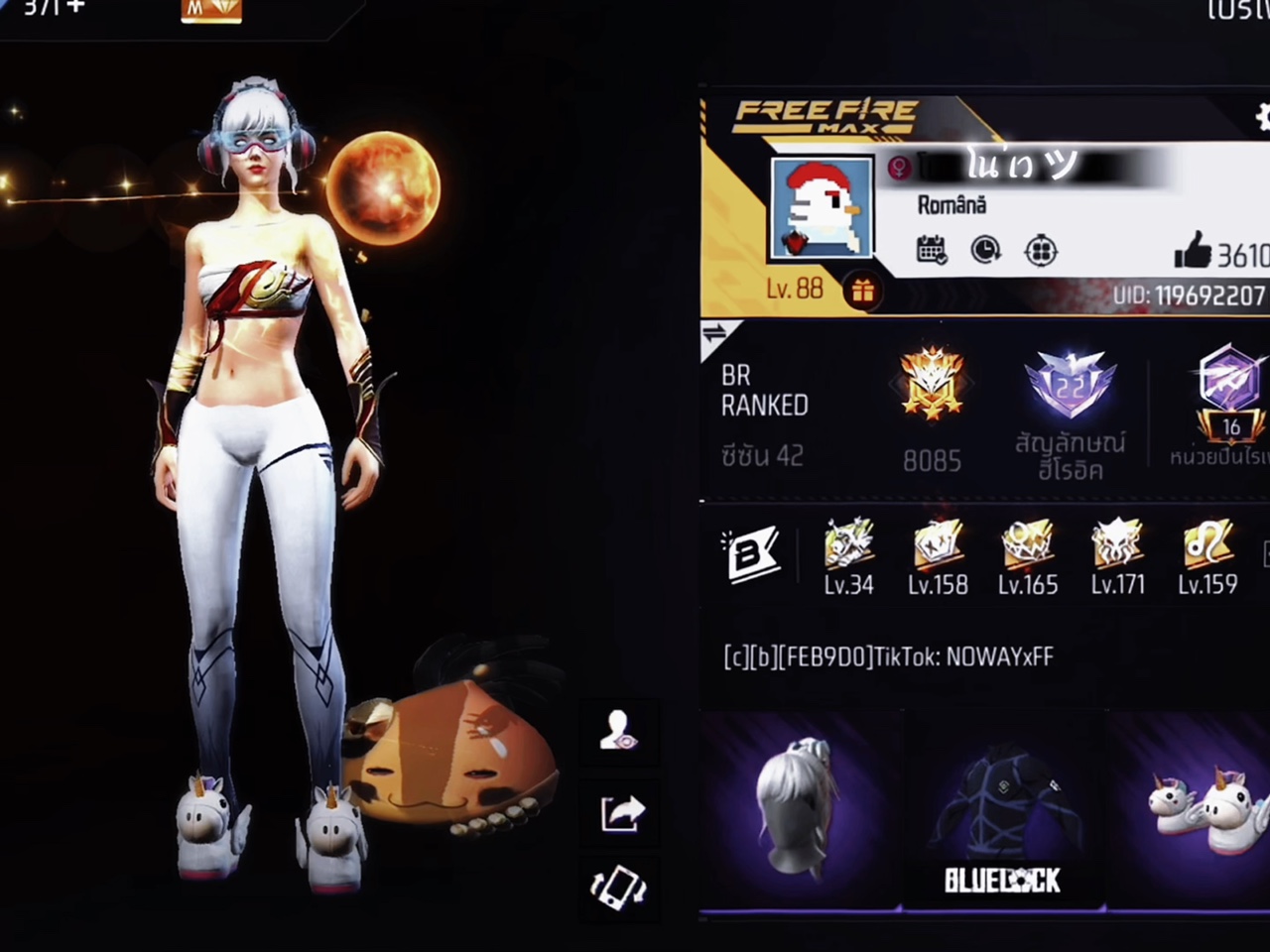This screenshot has width=1270, height=952.
Task: Open the calendar event icon on profile card
Action: coord(930,250)
